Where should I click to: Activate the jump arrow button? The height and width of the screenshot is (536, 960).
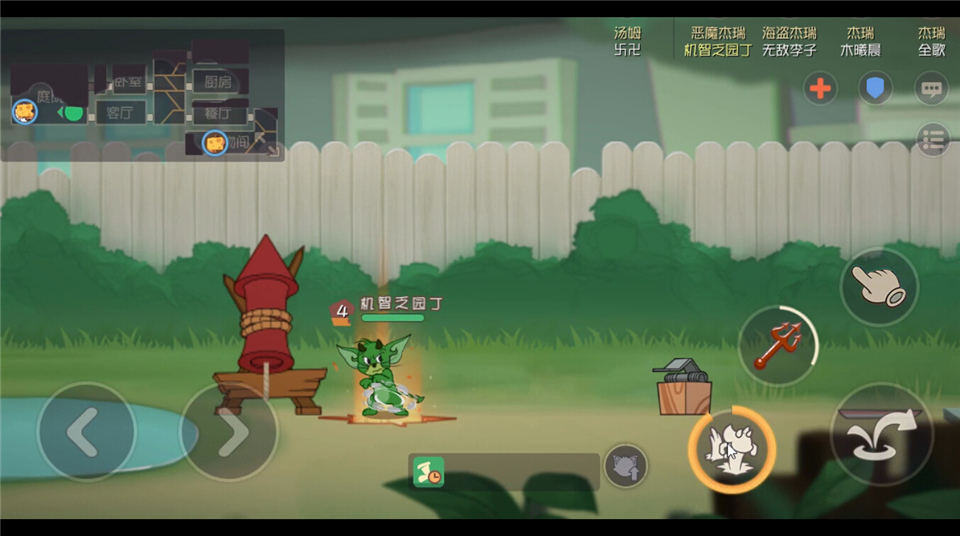click(x=881, y=434)
